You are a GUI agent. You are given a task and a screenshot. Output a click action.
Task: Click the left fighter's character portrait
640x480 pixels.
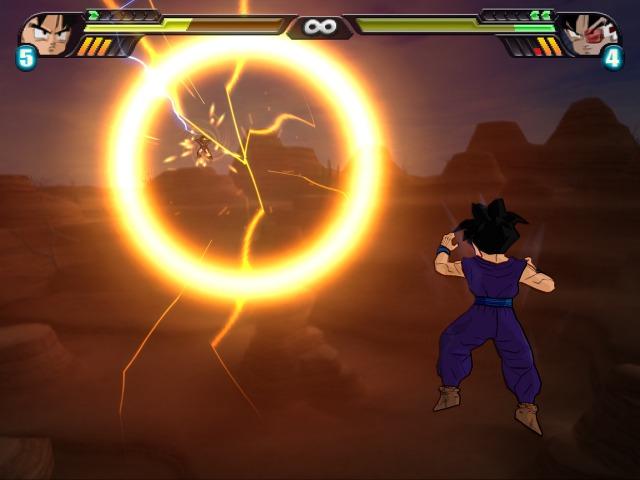[x=47, y=33]
